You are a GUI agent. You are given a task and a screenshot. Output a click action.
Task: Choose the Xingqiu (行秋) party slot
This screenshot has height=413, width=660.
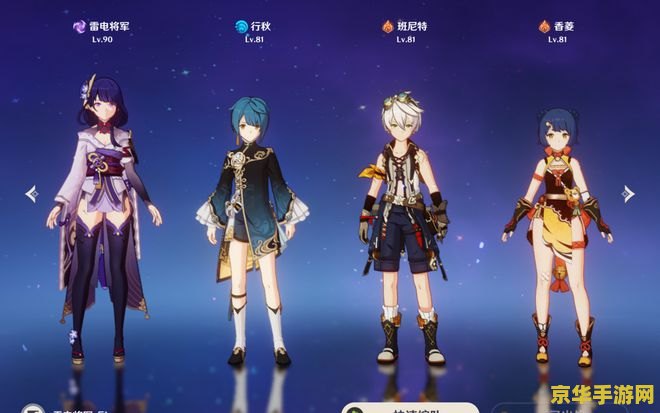(x=250, y=230)
